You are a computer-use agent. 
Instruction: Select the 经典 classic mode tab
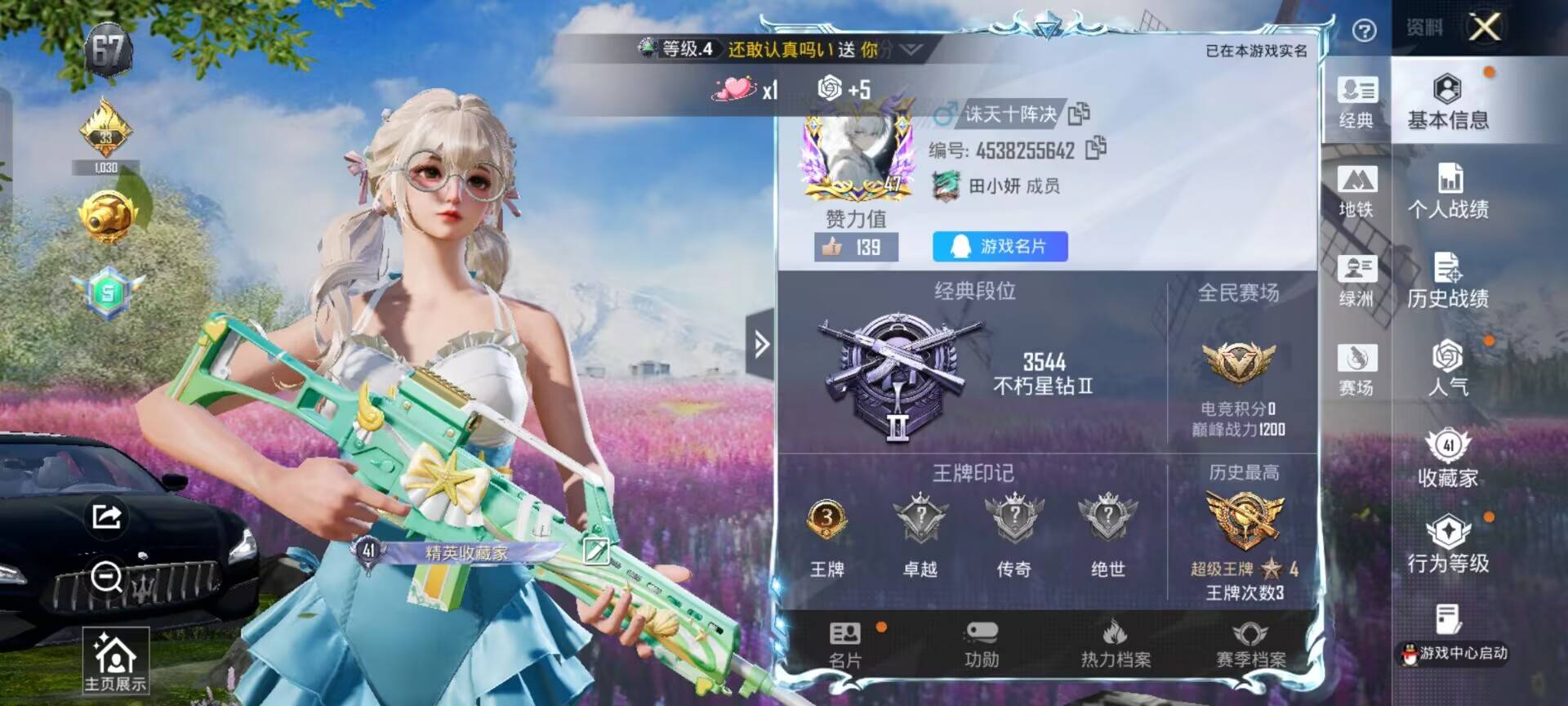(1356, 102)
